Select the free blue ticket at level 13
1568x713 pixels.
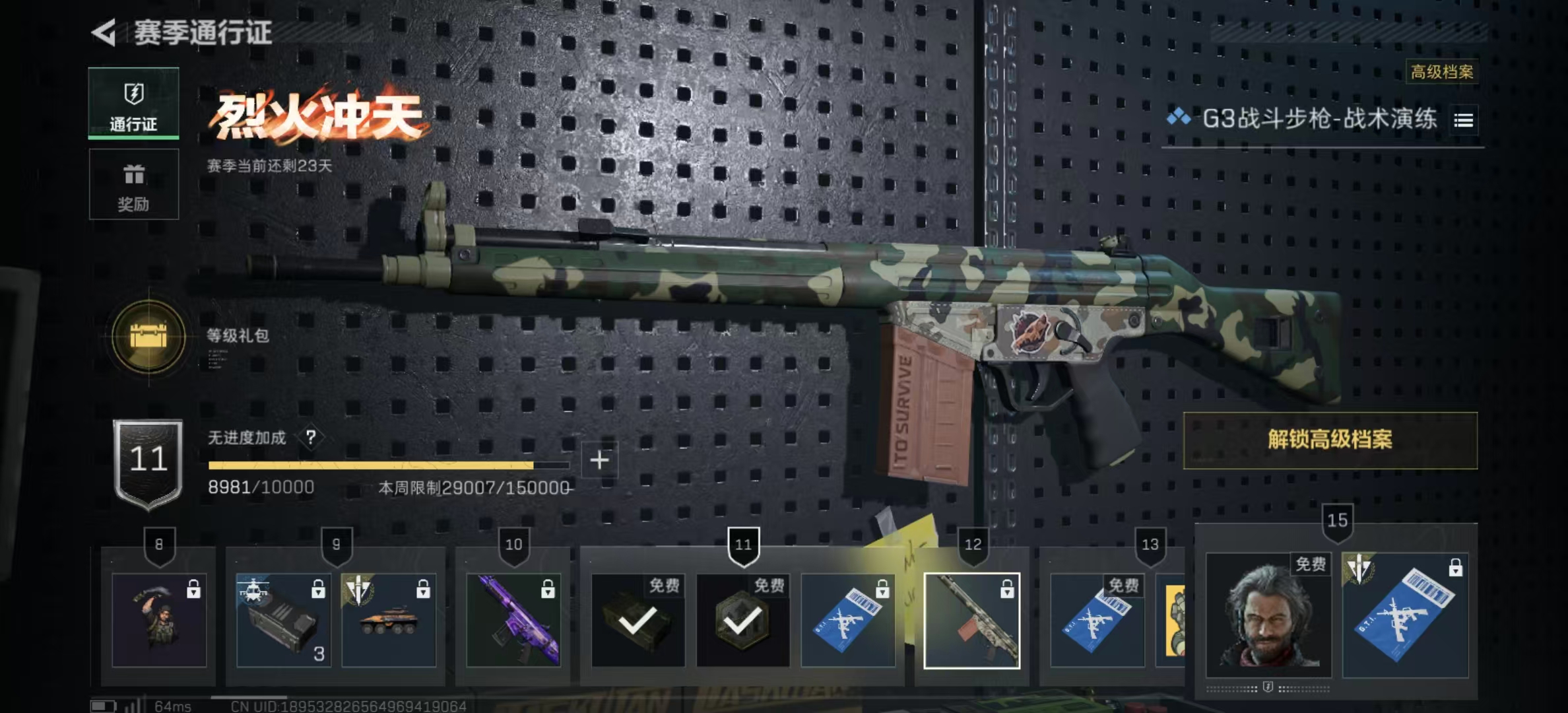pyautogui.click(x=1097, y=620)
